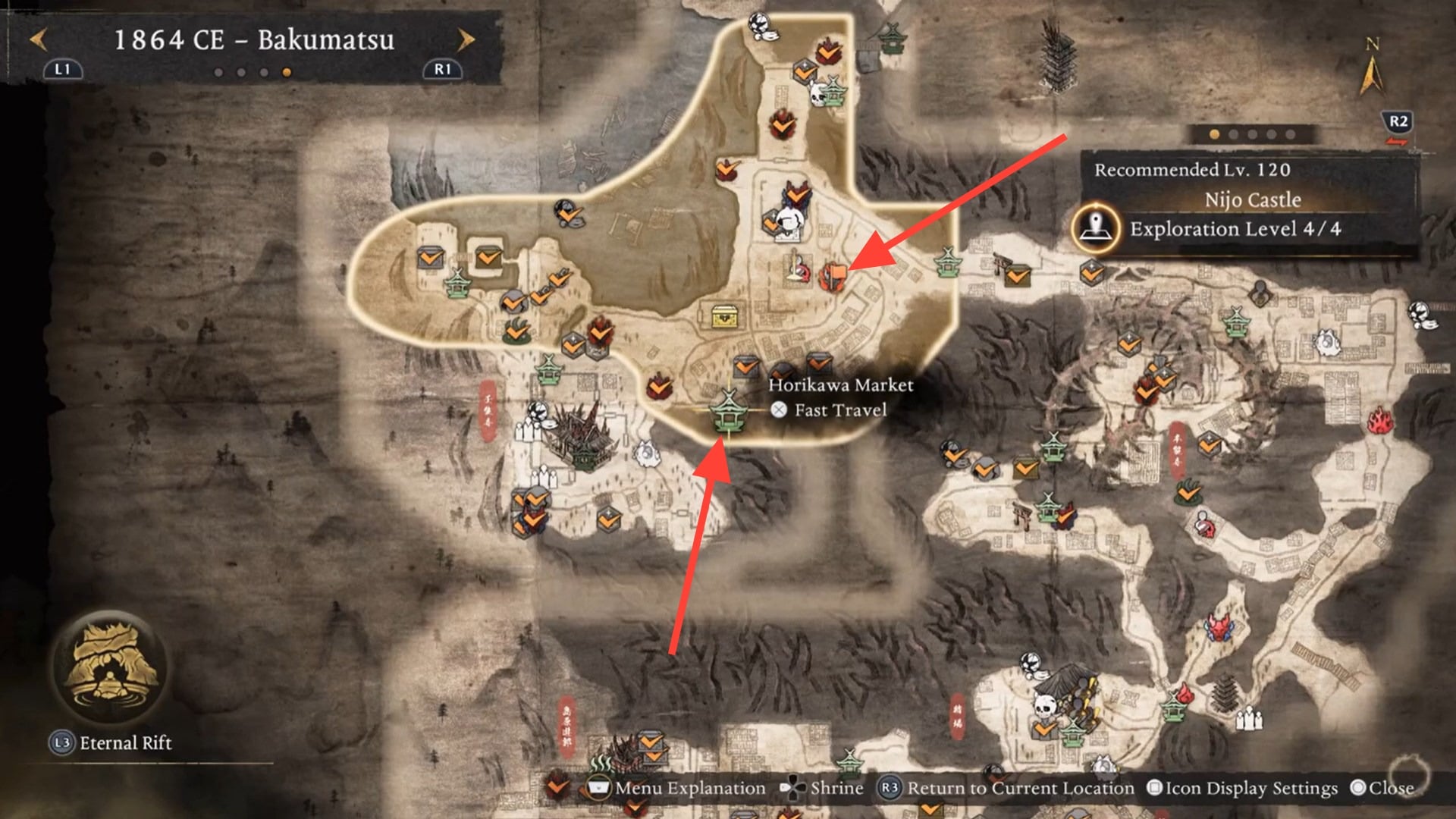Advance to the next era with right arrow
This screenshot has height=819, width=1456.
(x=466, y=39)
